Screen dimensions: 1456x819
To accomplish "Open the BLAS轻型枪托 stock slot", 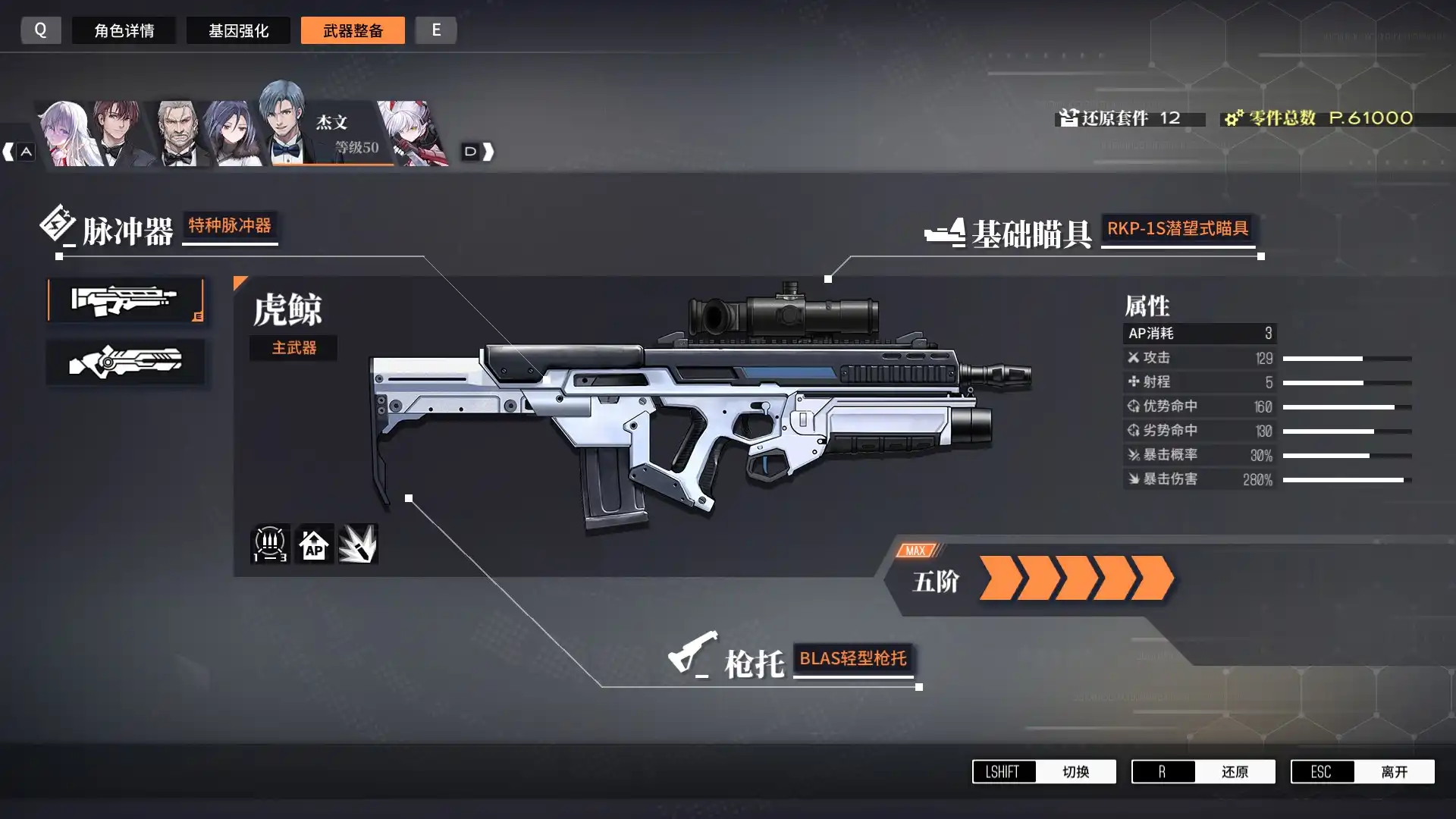I will tap(852, 659).
